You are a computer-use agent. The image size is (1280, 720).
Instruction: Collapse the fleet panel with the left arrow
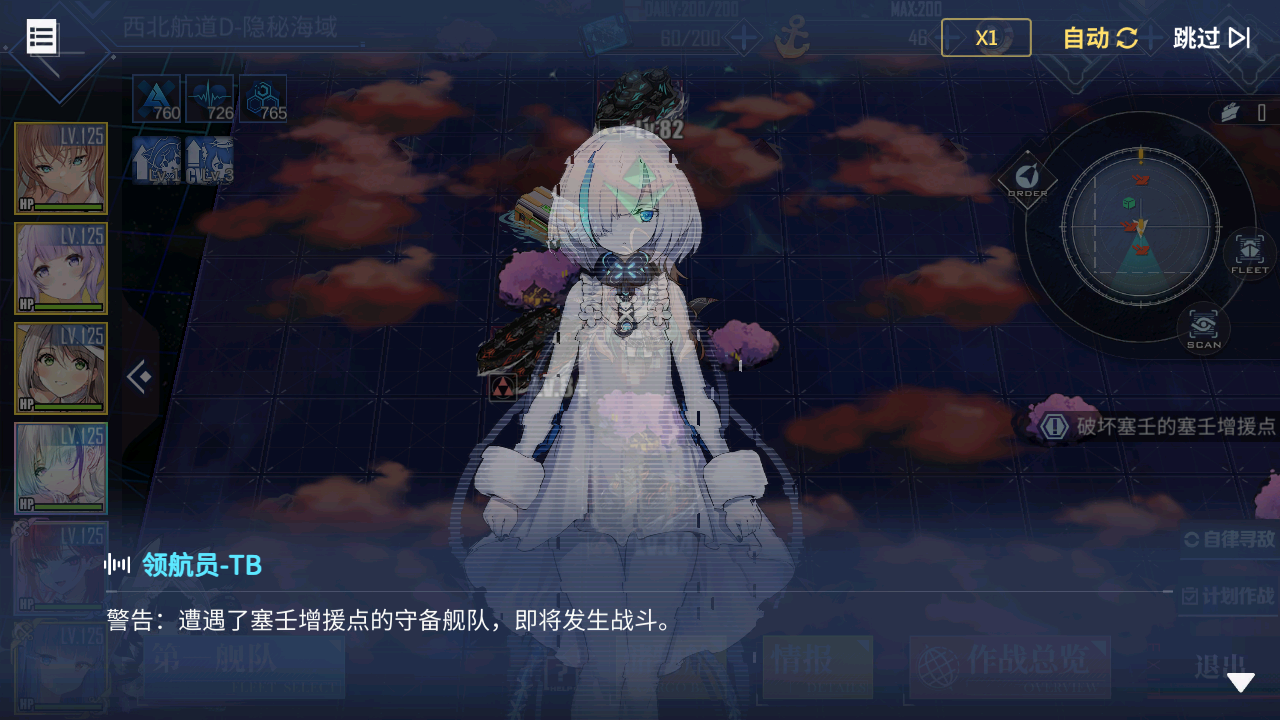139,377
